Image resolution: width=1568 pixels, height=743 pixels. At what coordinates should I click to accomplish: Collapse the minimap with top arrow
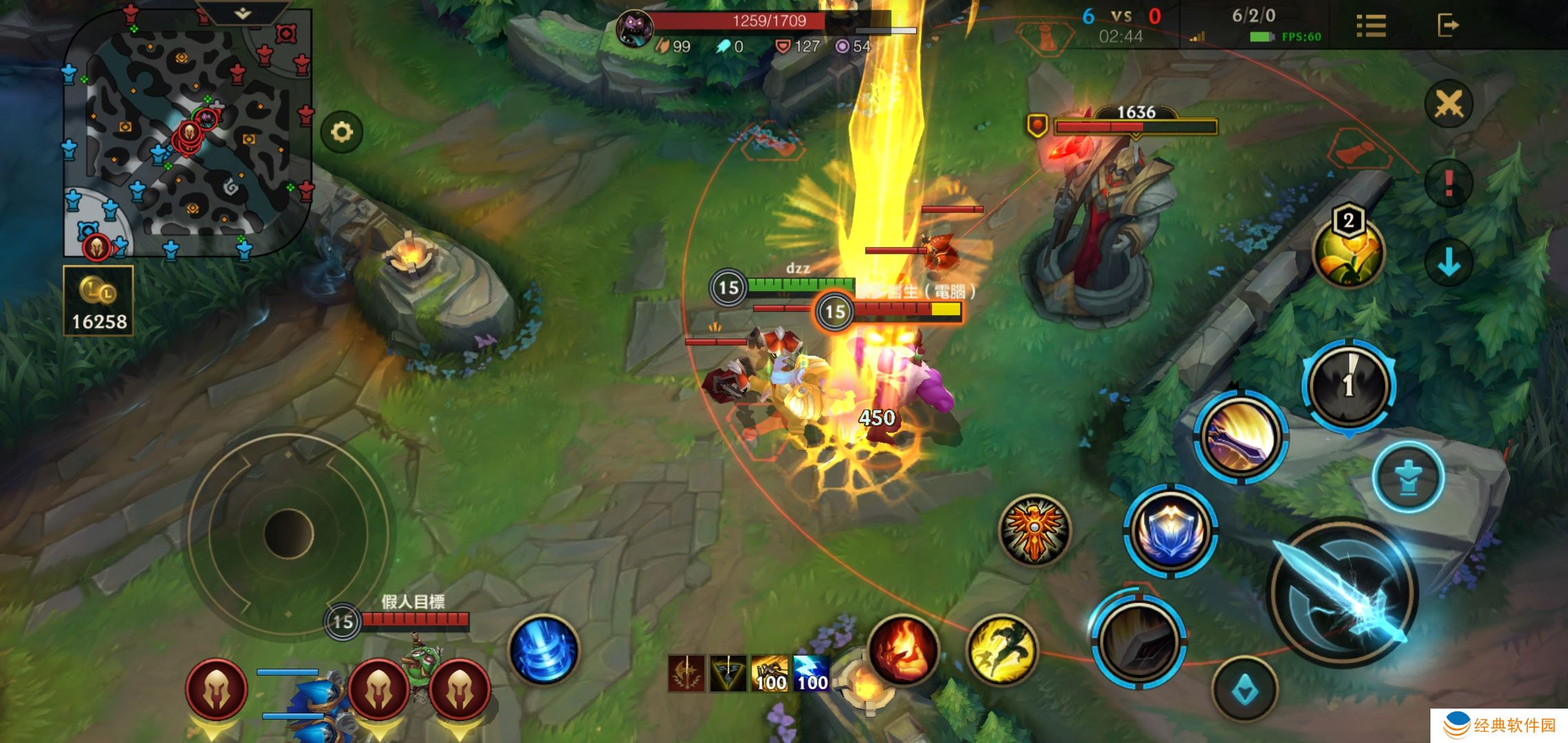click(243, 13)
